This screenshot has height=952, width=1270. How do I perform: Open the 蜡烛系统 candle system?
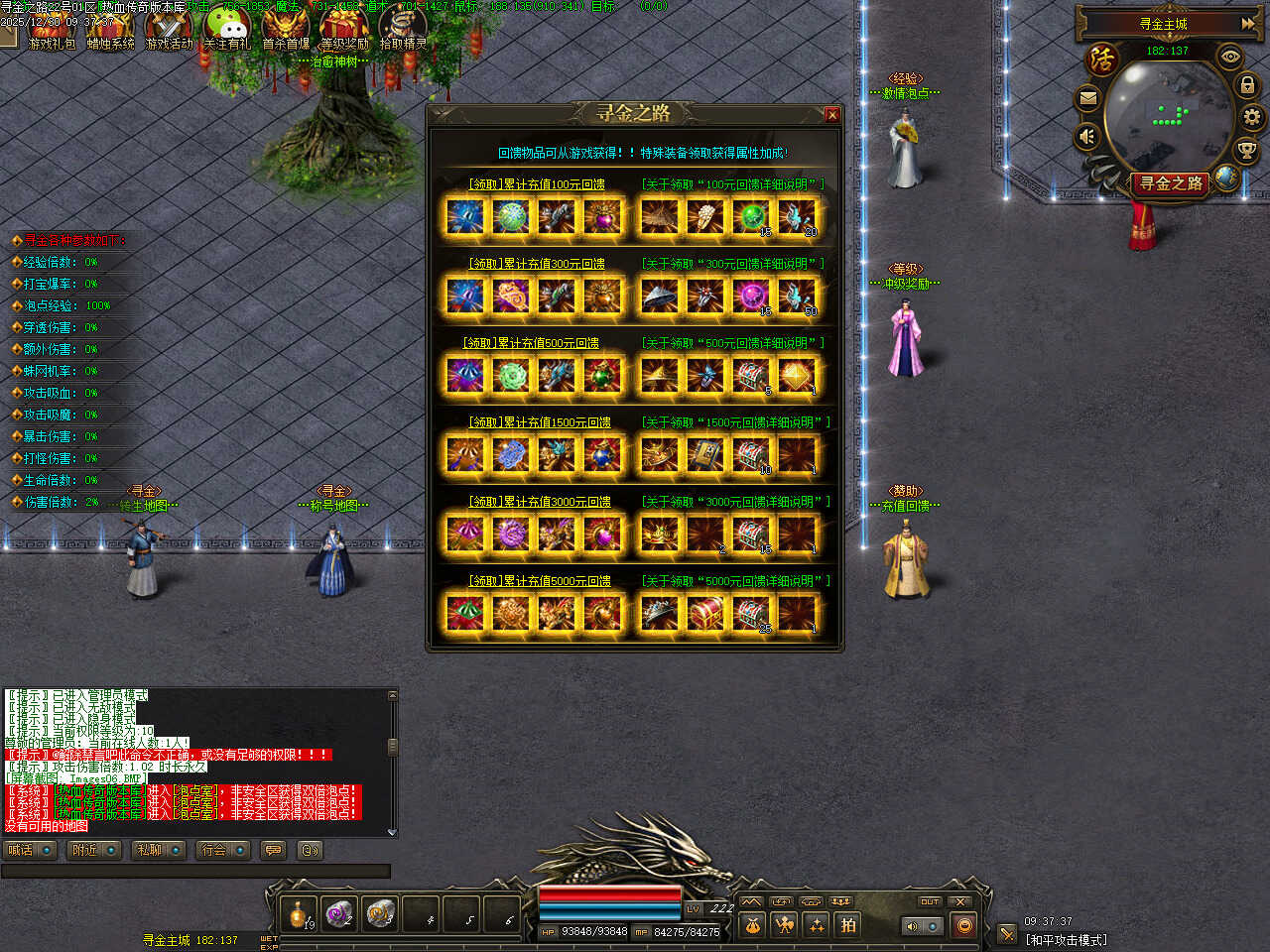click(110, 28)
